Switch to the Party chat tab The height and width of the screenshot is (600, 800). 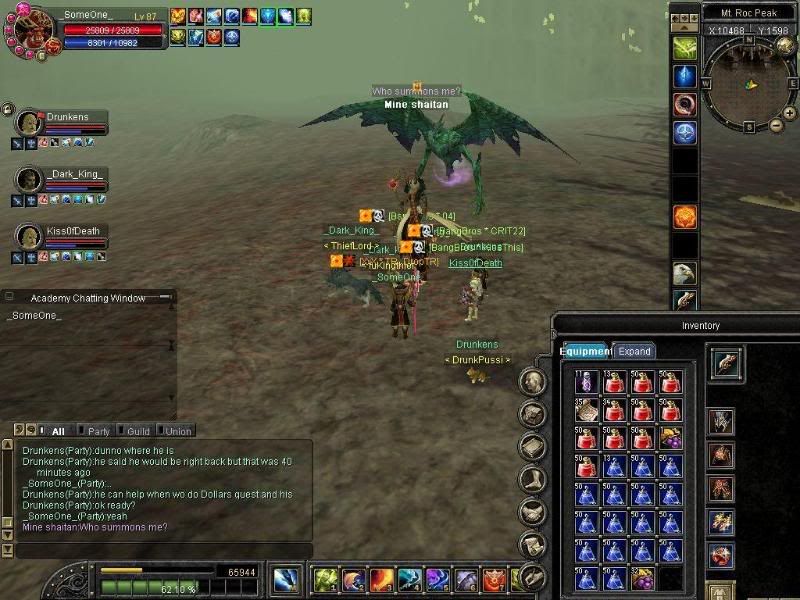(x=98, y=431)
